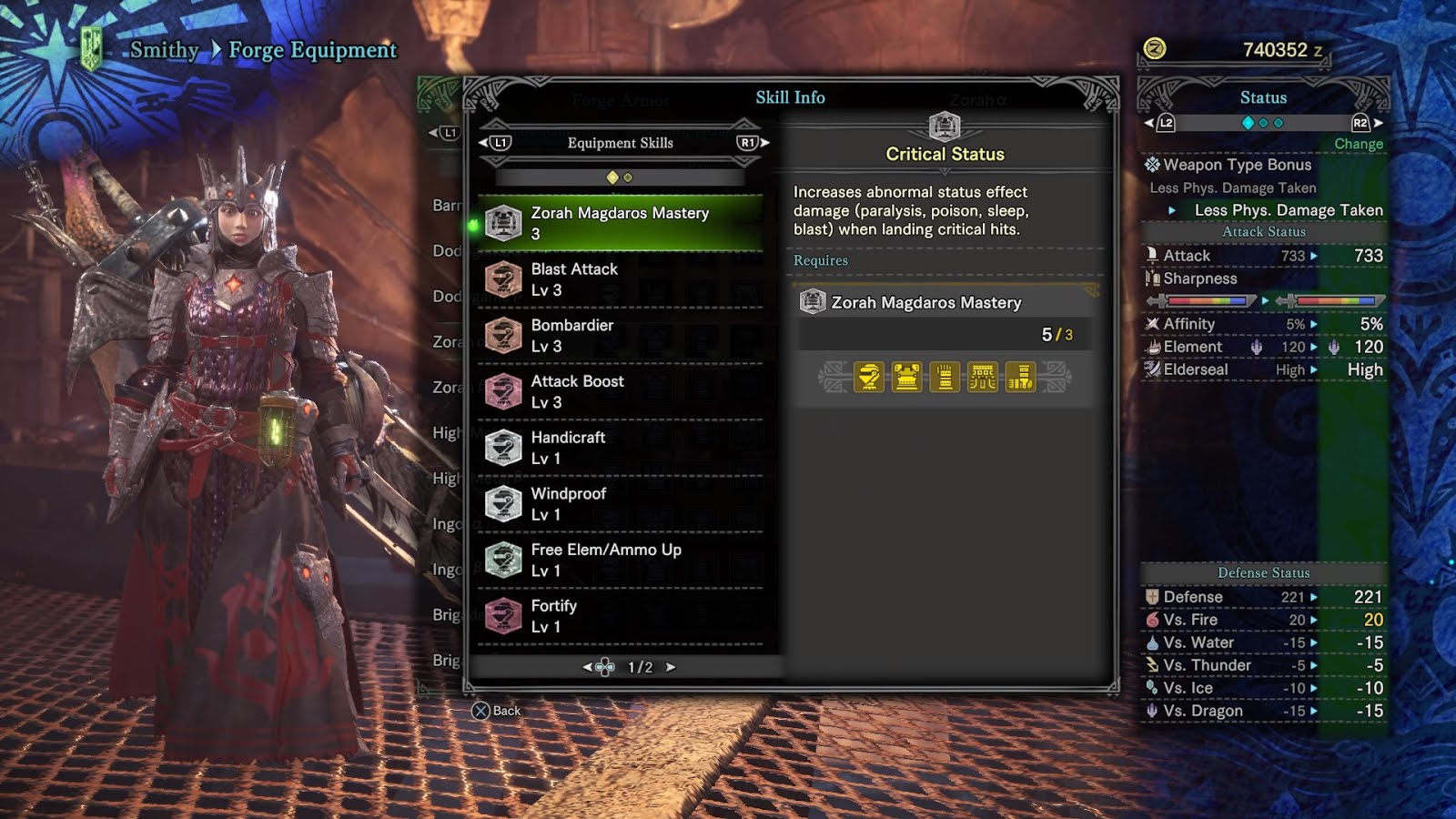This screenshot has width=1456, height=819.
Task: Click the Handicraft skill icon
Action: (504, 445)
